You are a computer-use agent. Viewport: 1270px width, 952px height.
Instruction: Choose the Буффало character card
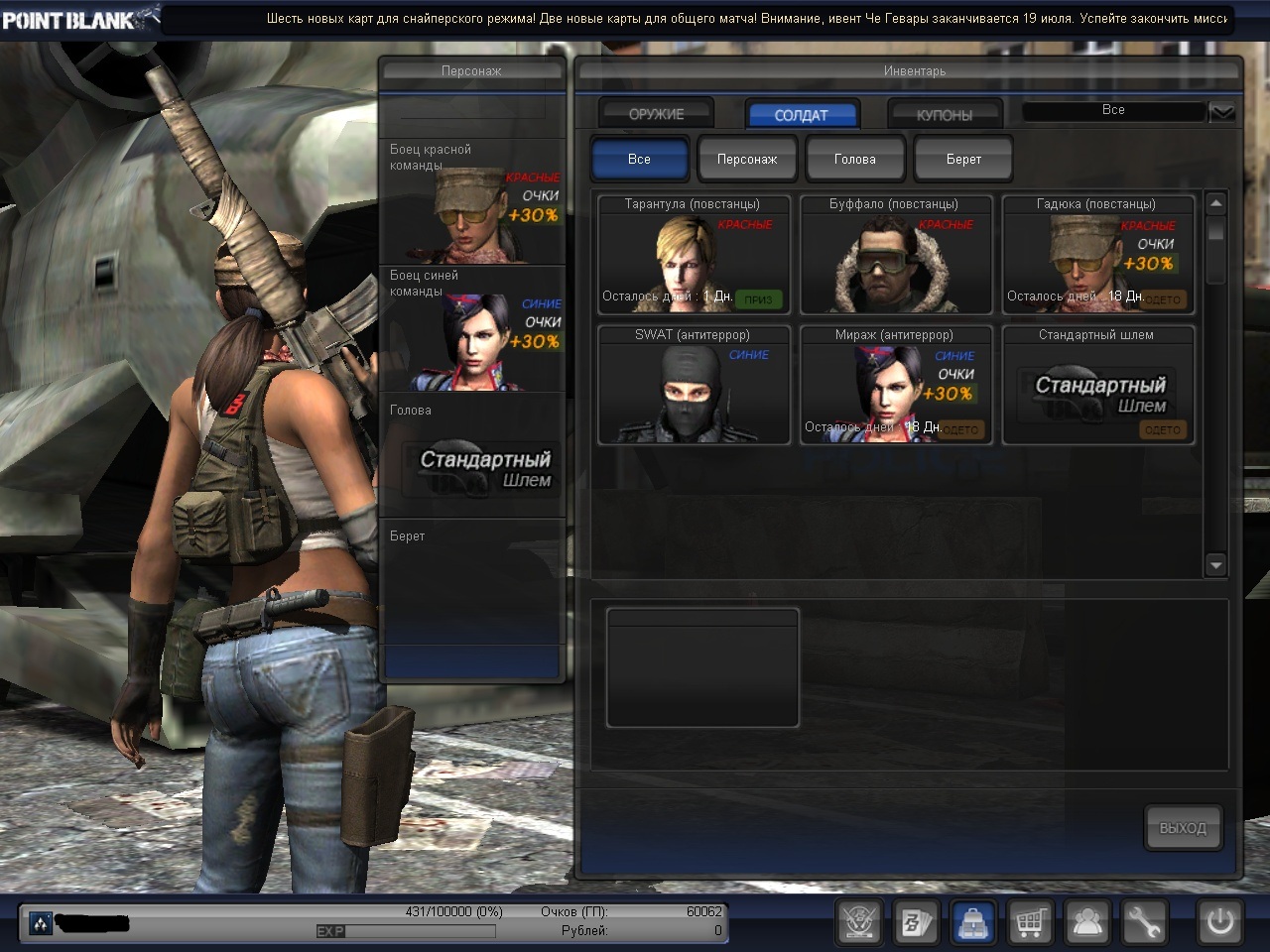tap(895, 255)
